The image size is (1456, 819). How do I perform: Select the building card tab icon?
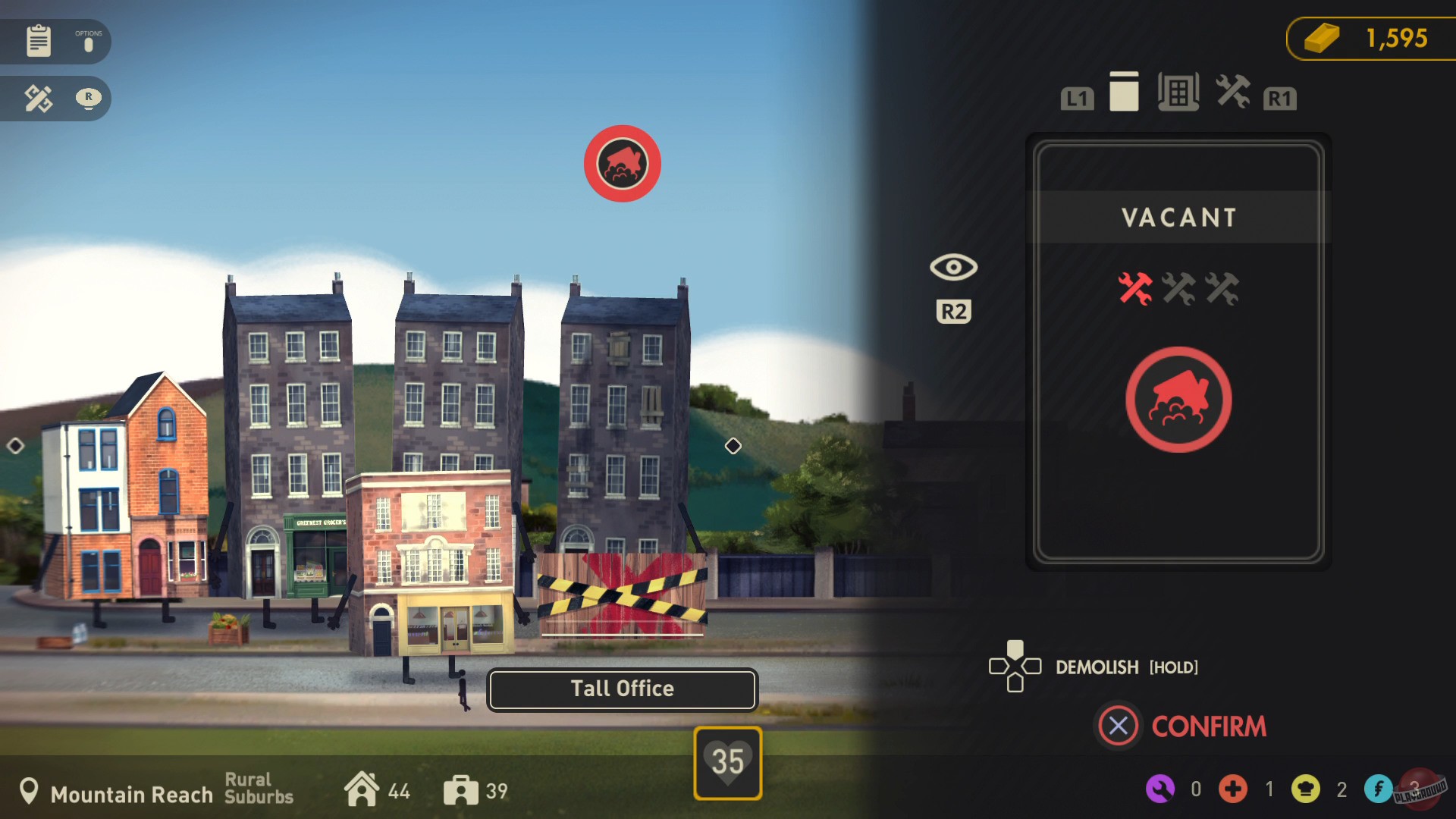(1124, 92)
